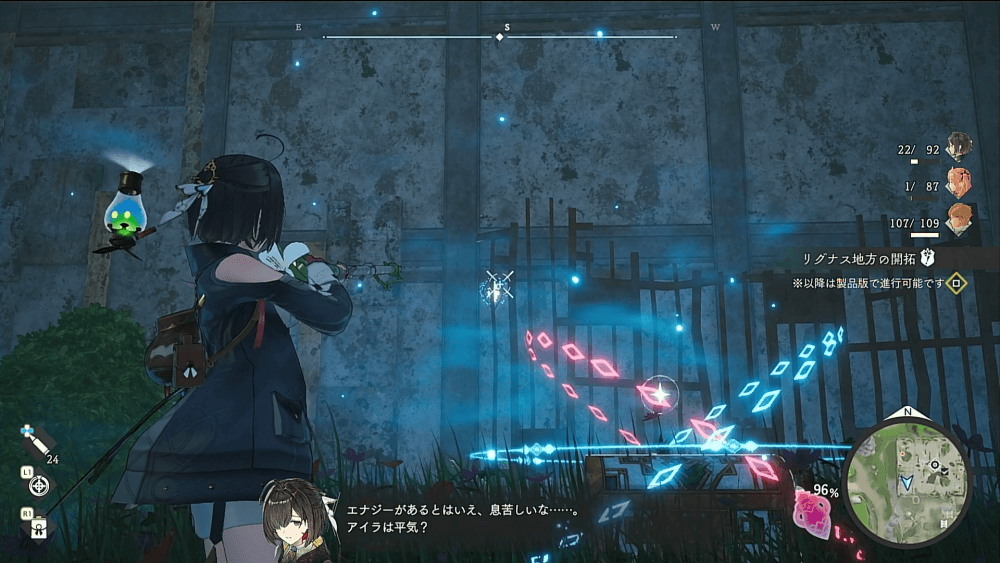Click the pink crystal energy gauge icon
Viewport: 1000px width, 563px height.
coord(810,510)
